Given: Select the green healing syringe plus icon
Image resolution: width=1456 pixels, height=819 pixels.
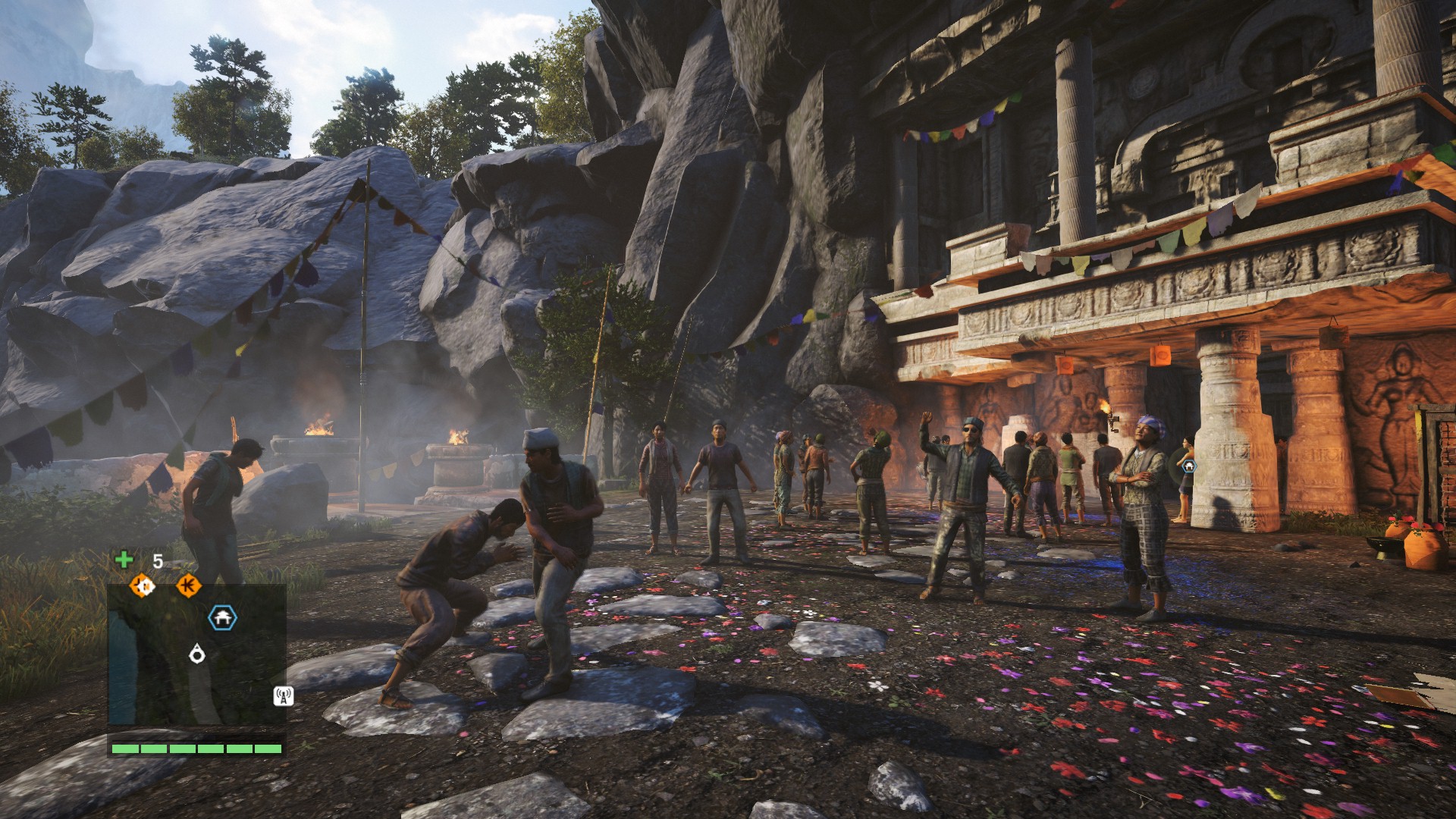Looking at the screenshot, I should point(124,560).
